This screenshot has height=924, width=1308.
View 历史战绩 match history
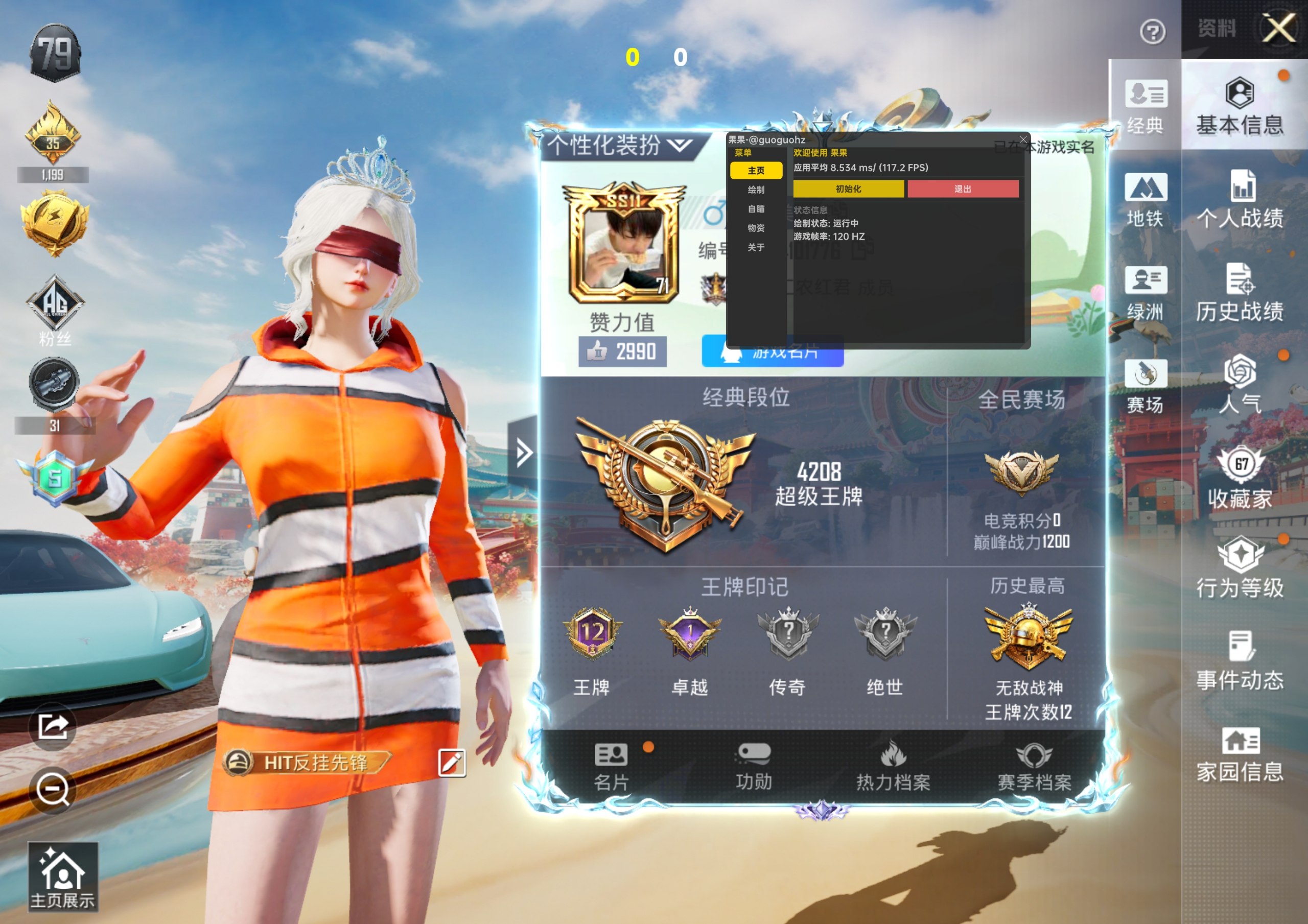click(x=1240, y=292)
